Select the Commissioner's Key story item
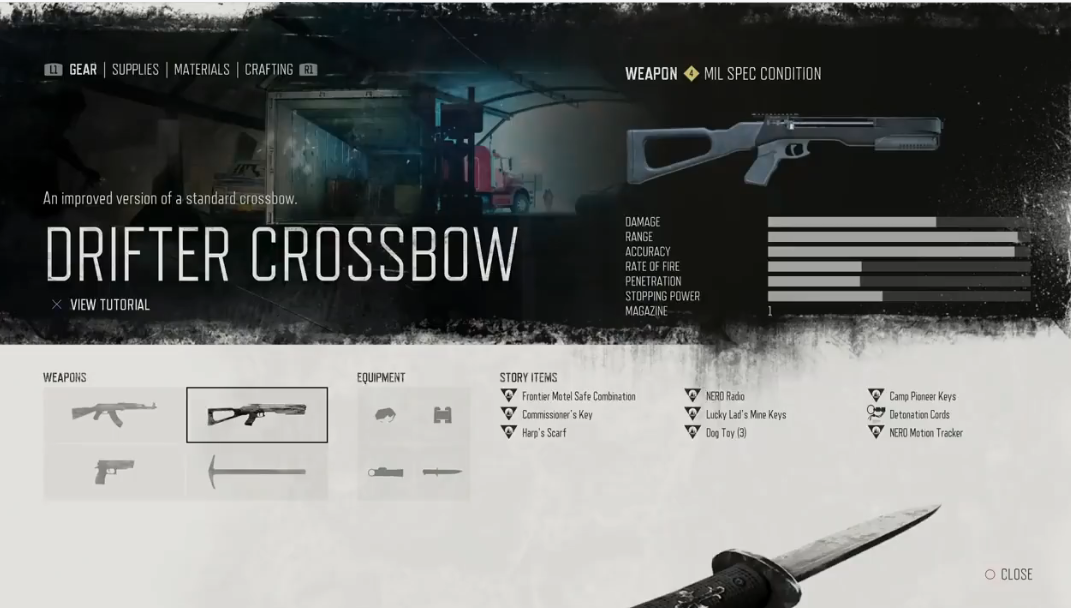This screenshot has height=608, width=1071. pos(557,415)
